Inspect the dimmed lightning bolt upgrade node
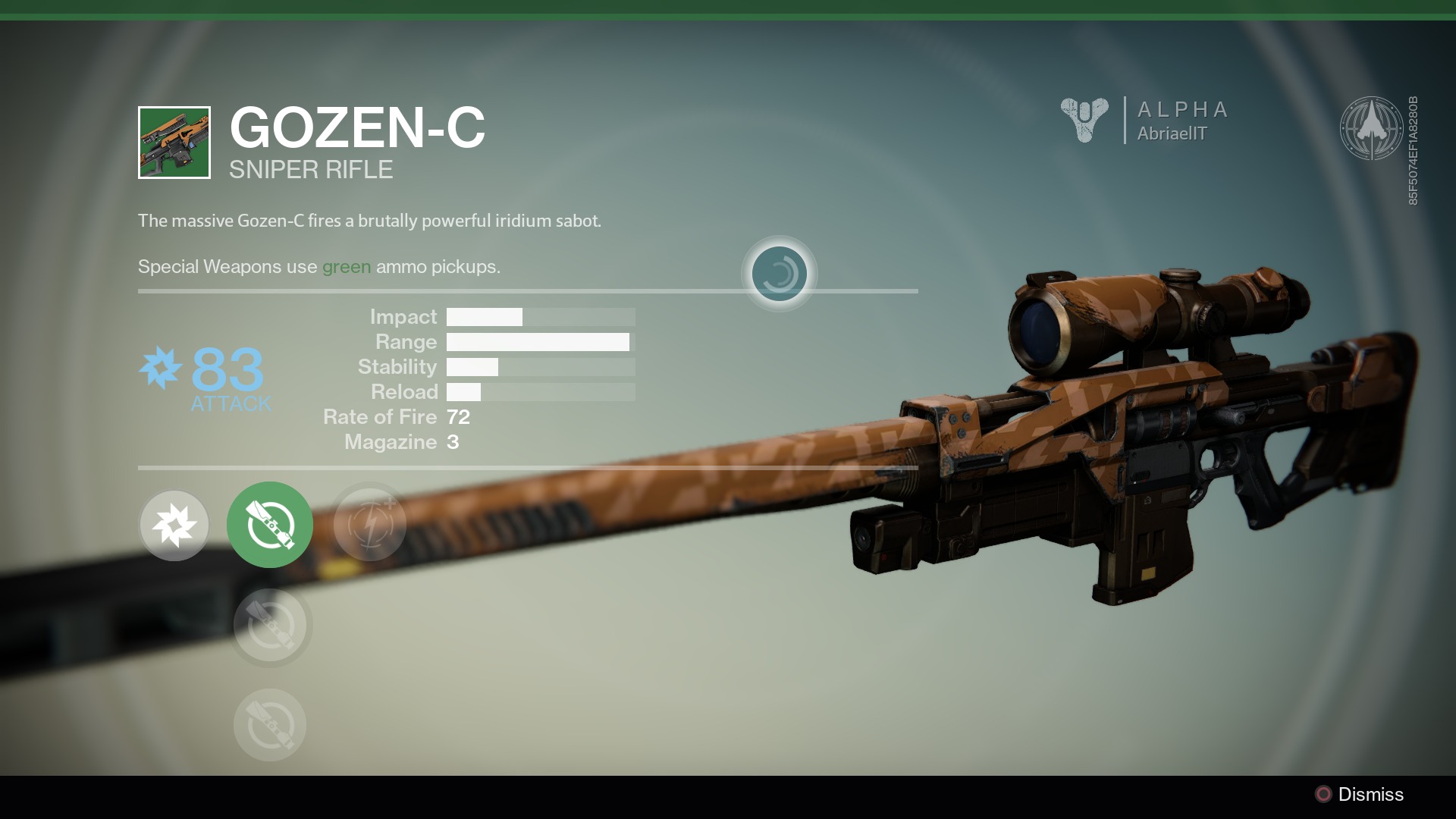Viewport: 1456px width, 819px height. (370, 523)
